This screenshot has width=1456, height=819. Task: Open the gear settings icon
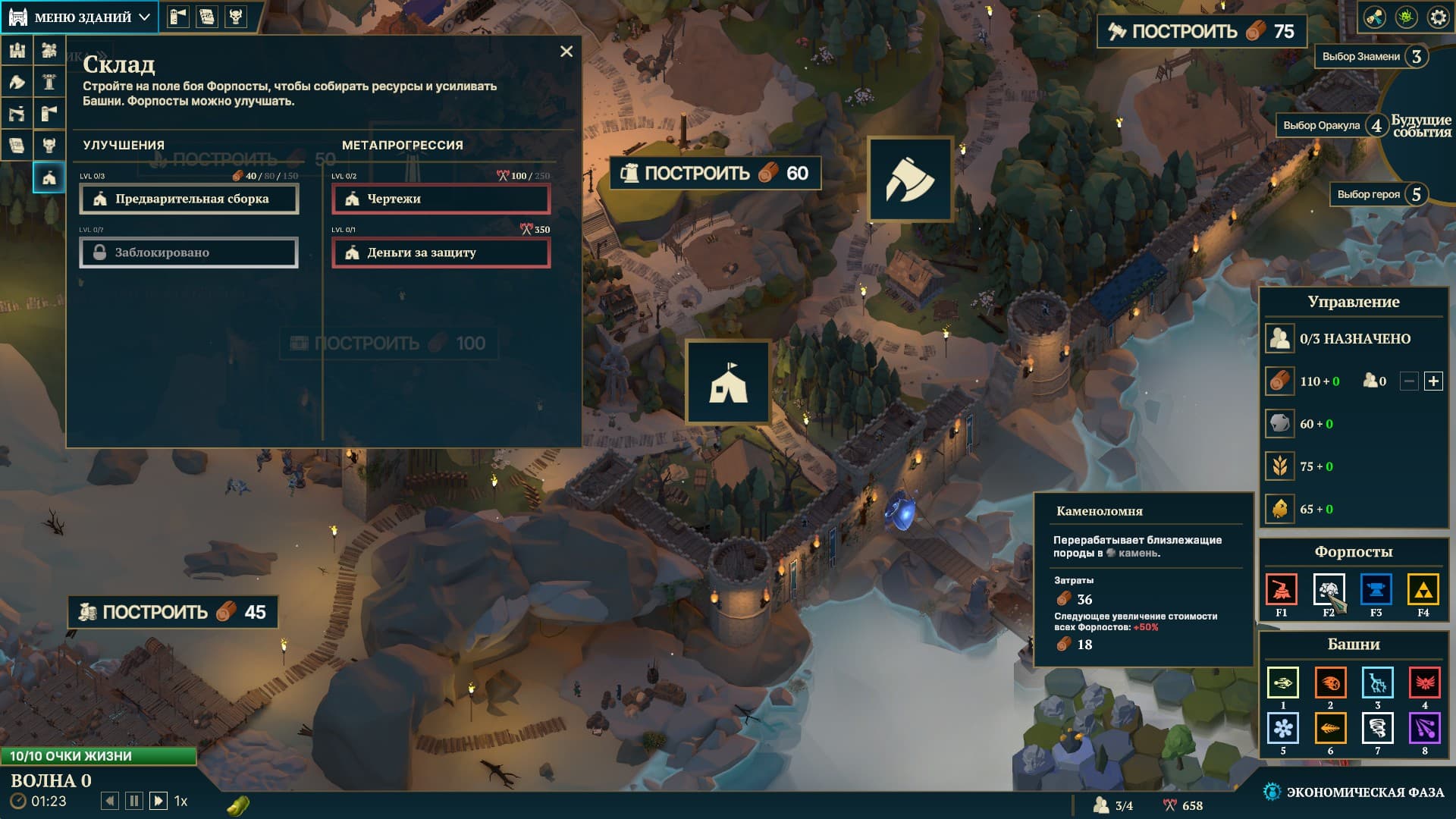pyautogui.click(x=1438, y=17)
